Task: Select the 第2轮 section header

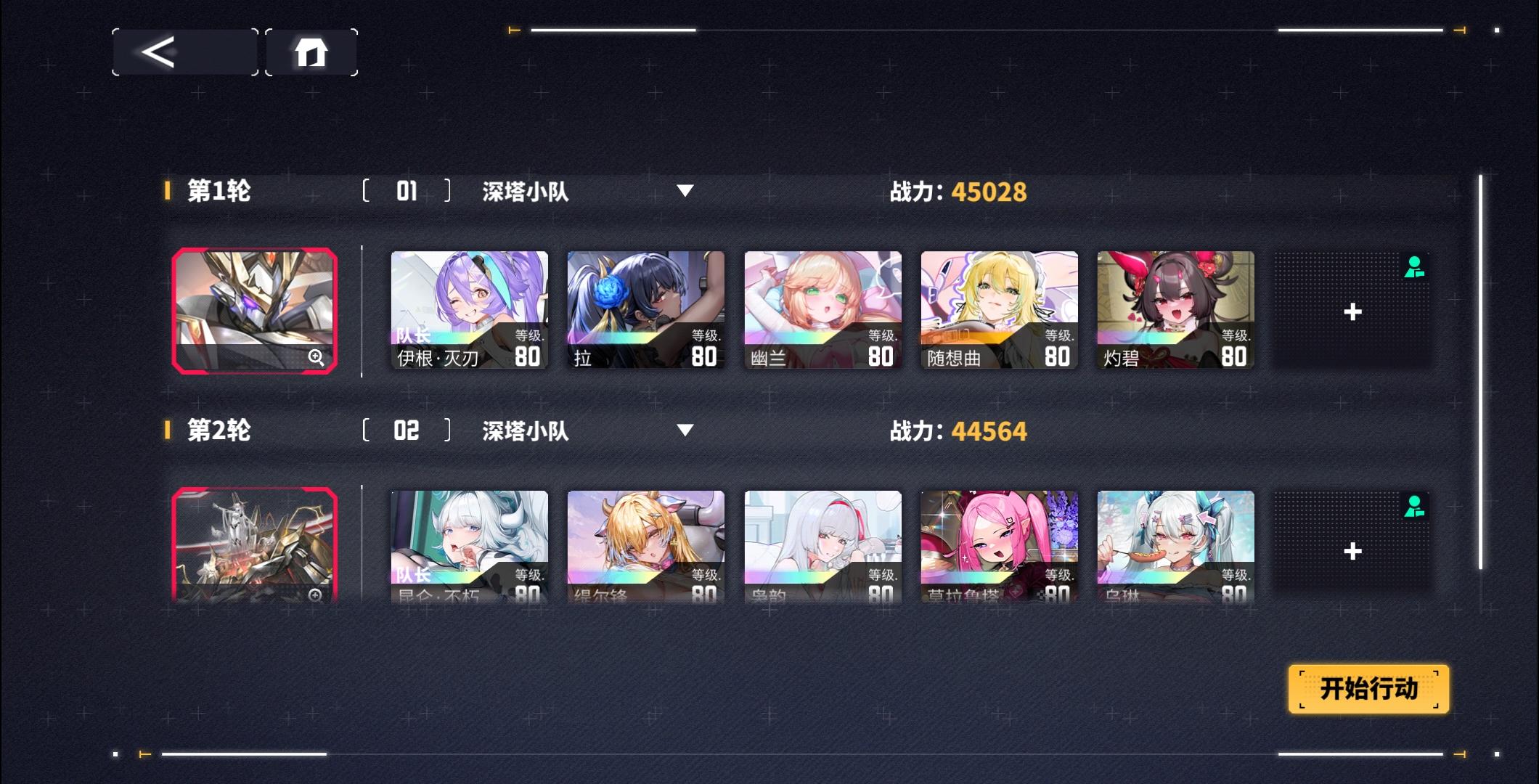Action: [218, 430]
